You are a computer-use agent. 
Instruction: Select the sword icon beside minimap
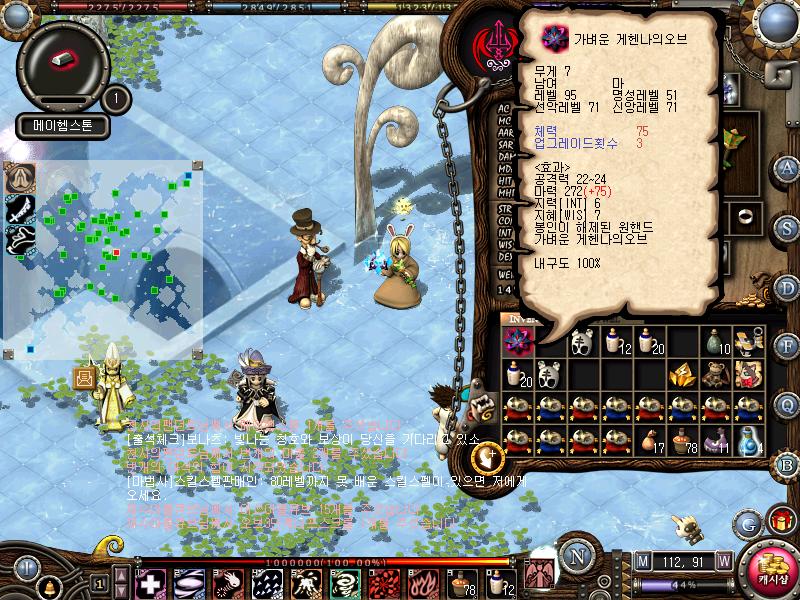[19, 207]
